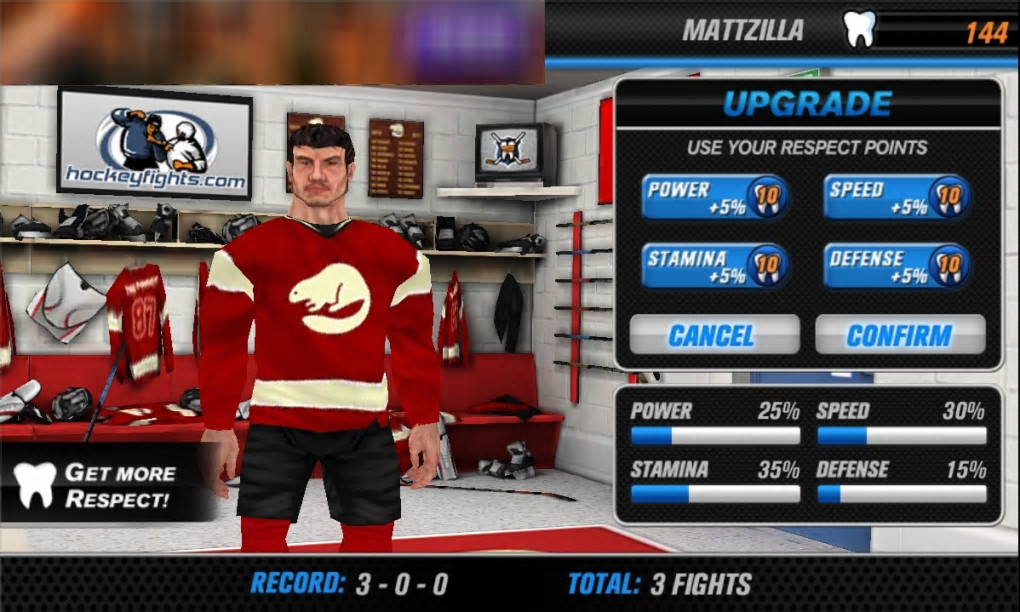The width and height of the screenshot is (1020, 612).
Task: Select the Defense +5% upgrade
Action: pos(896,266)
